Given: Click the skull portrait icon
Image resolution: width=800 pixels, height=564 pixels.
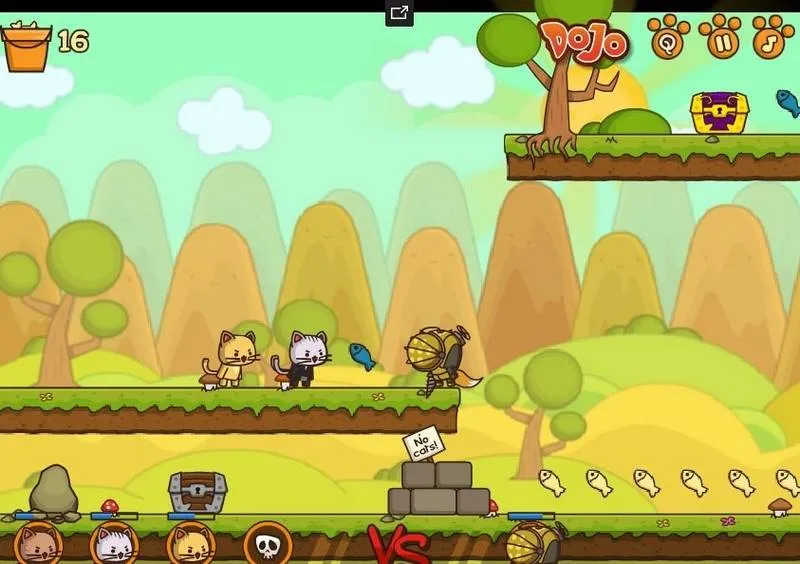Looking at the screenshot, I should pyautogui.click(x=268, y=545).
